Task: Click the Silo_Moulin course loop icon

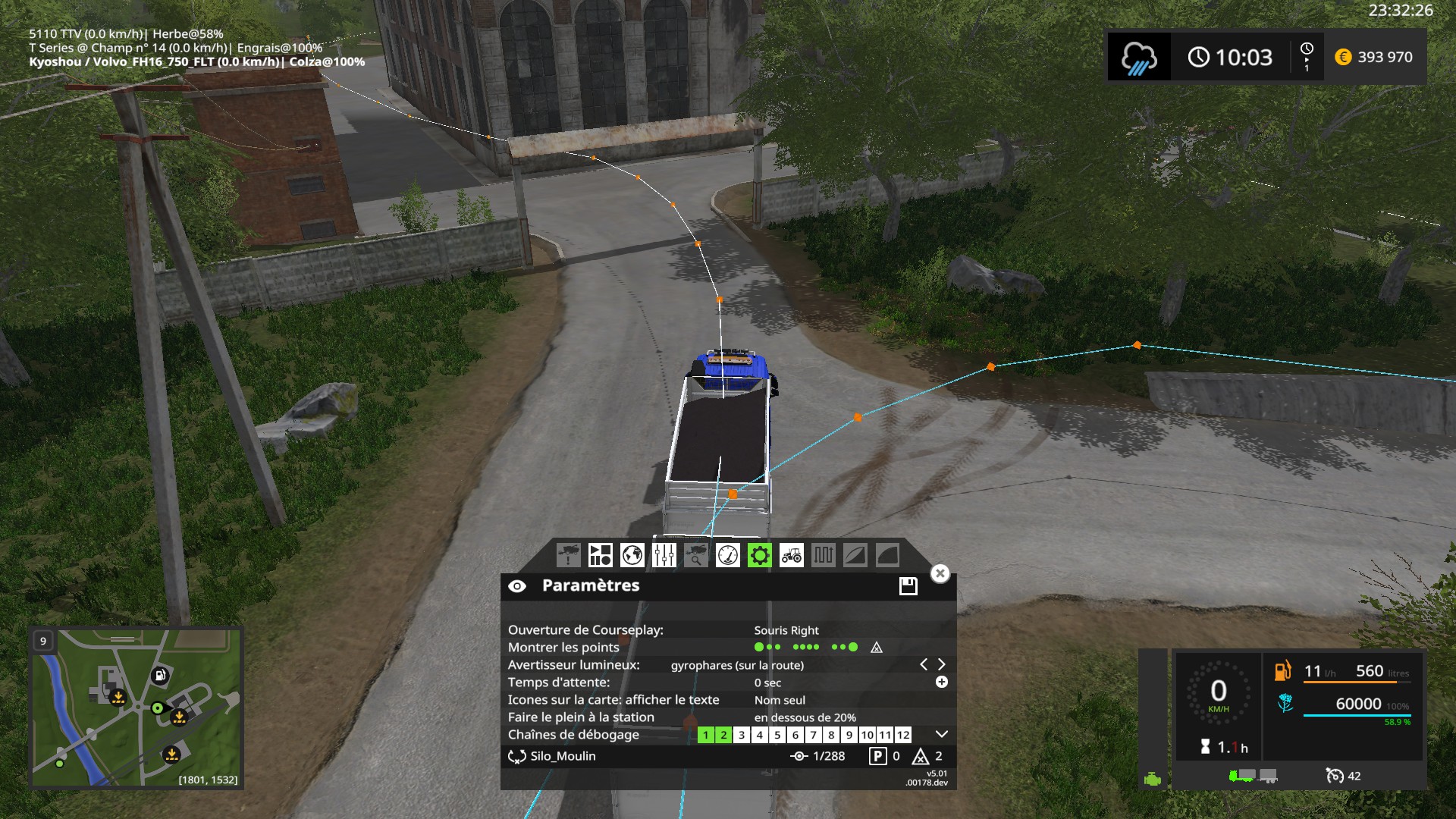Action: pos(516,756)
